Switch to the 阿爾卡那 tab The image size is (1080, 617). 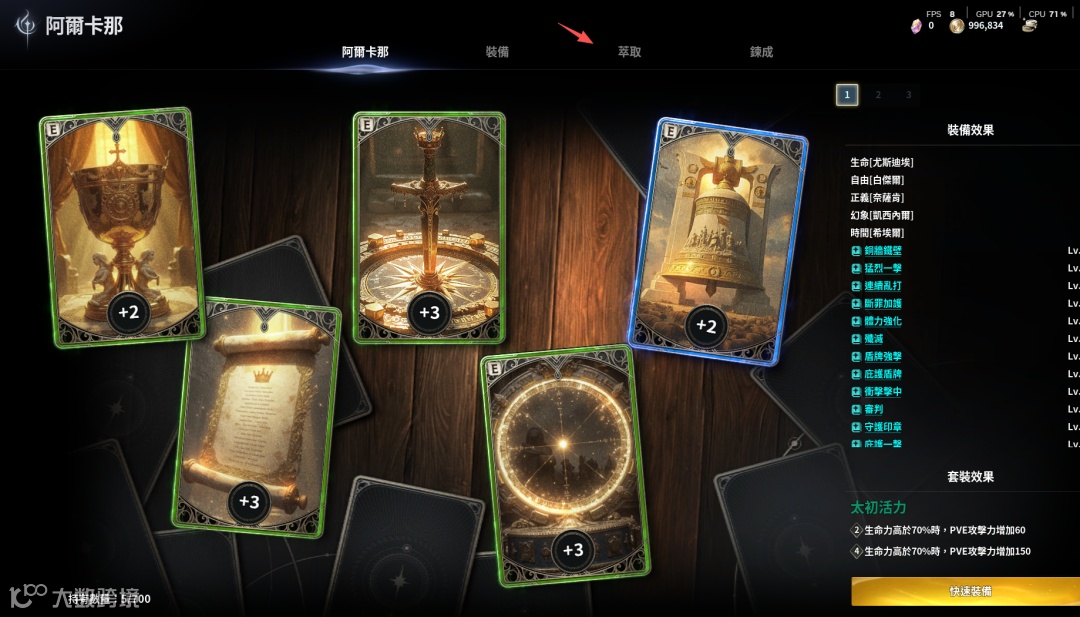[x=364, y=52]
